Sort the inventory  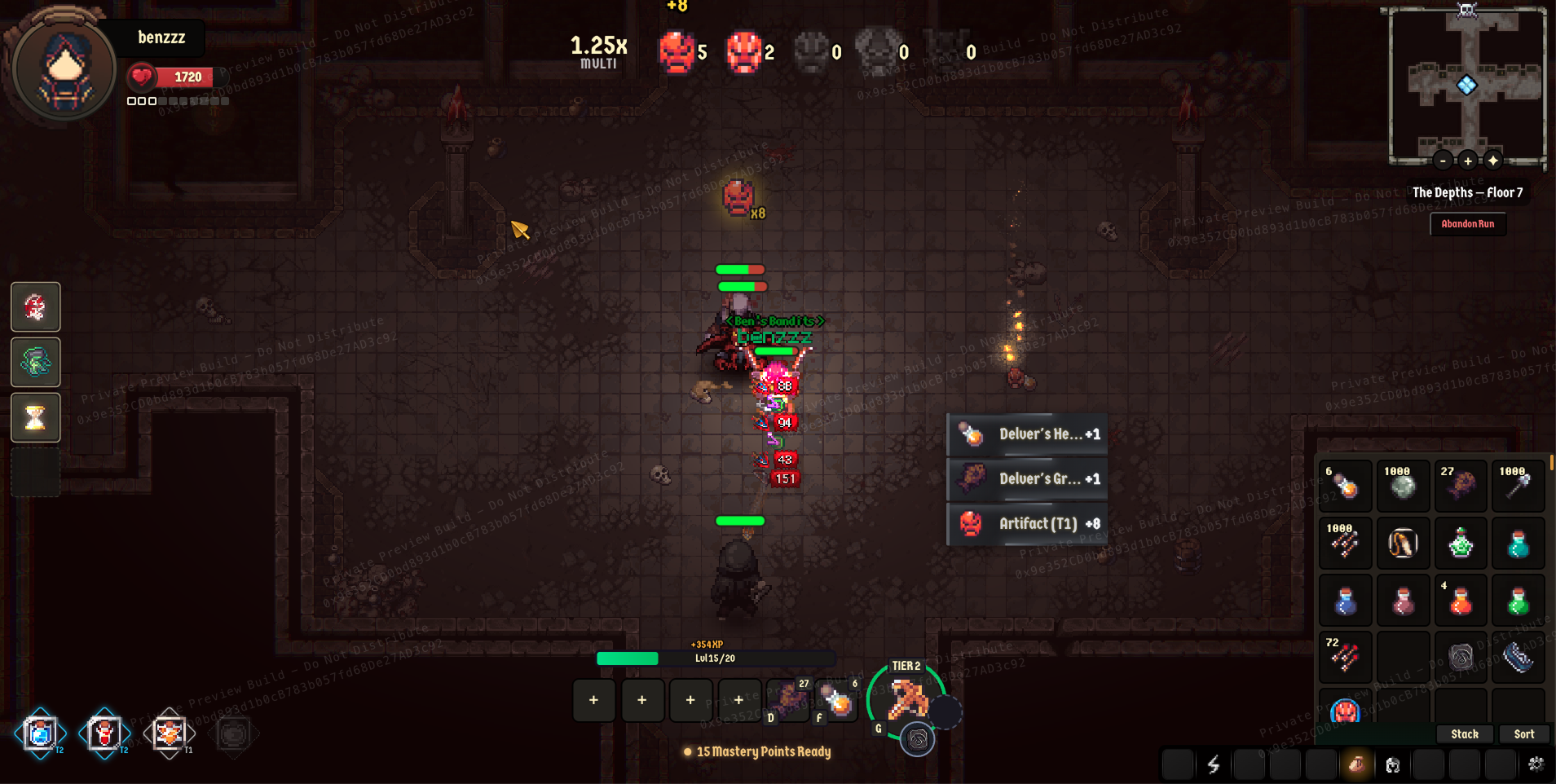point(1523,734)
